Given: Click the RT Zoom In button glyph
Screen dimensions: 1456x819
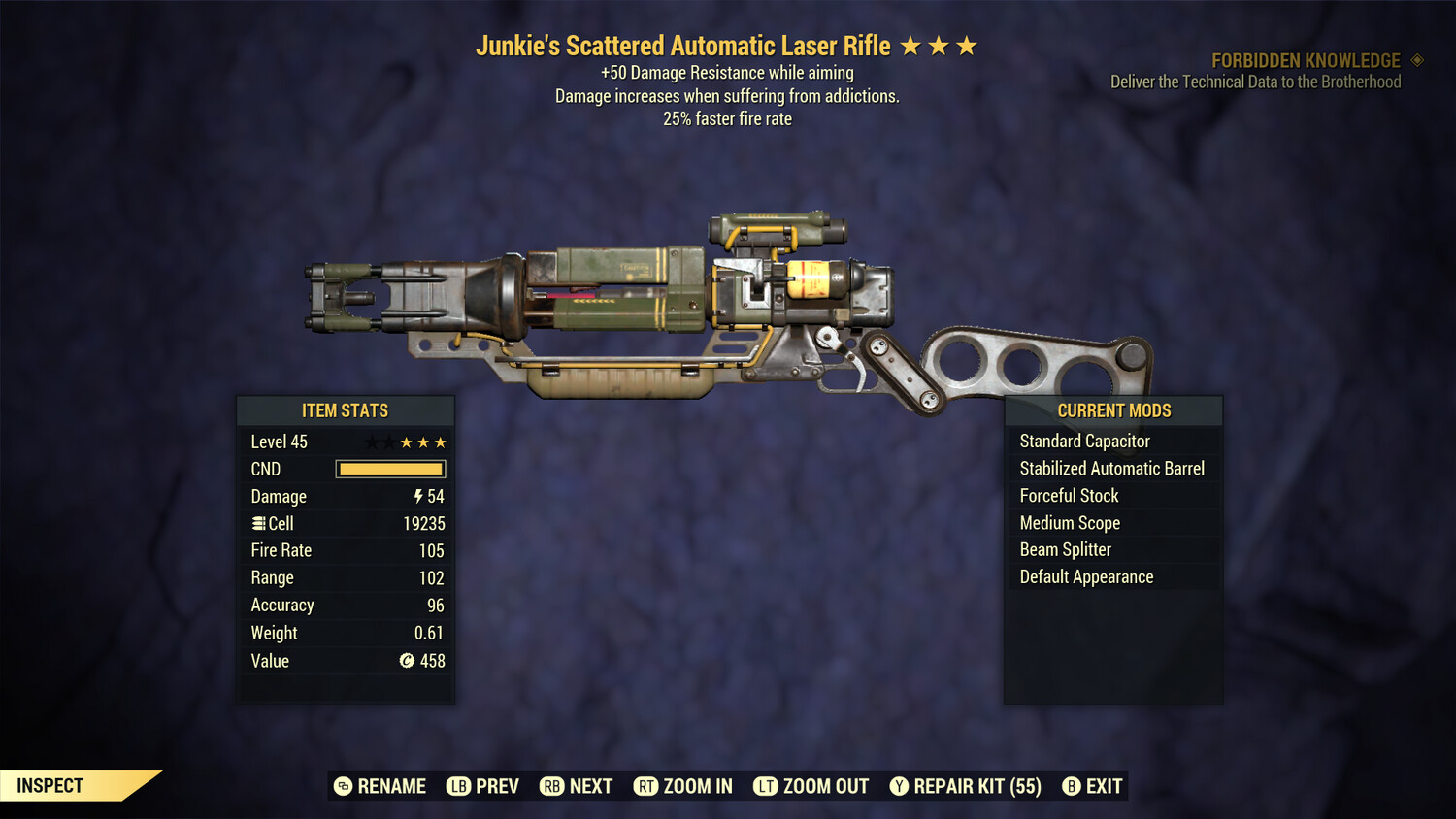Looking at the screenshot, I should coord(645,786).
